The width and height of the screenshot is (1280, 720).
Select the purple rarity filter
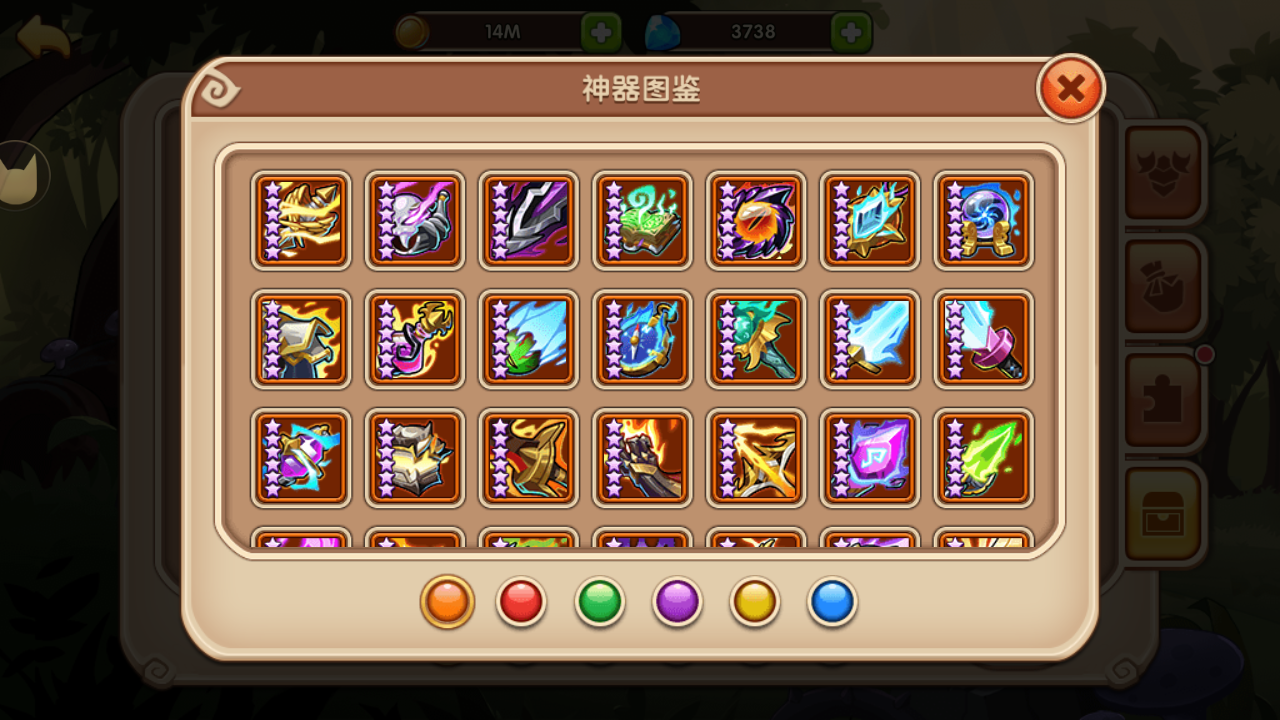click(676, 601)
